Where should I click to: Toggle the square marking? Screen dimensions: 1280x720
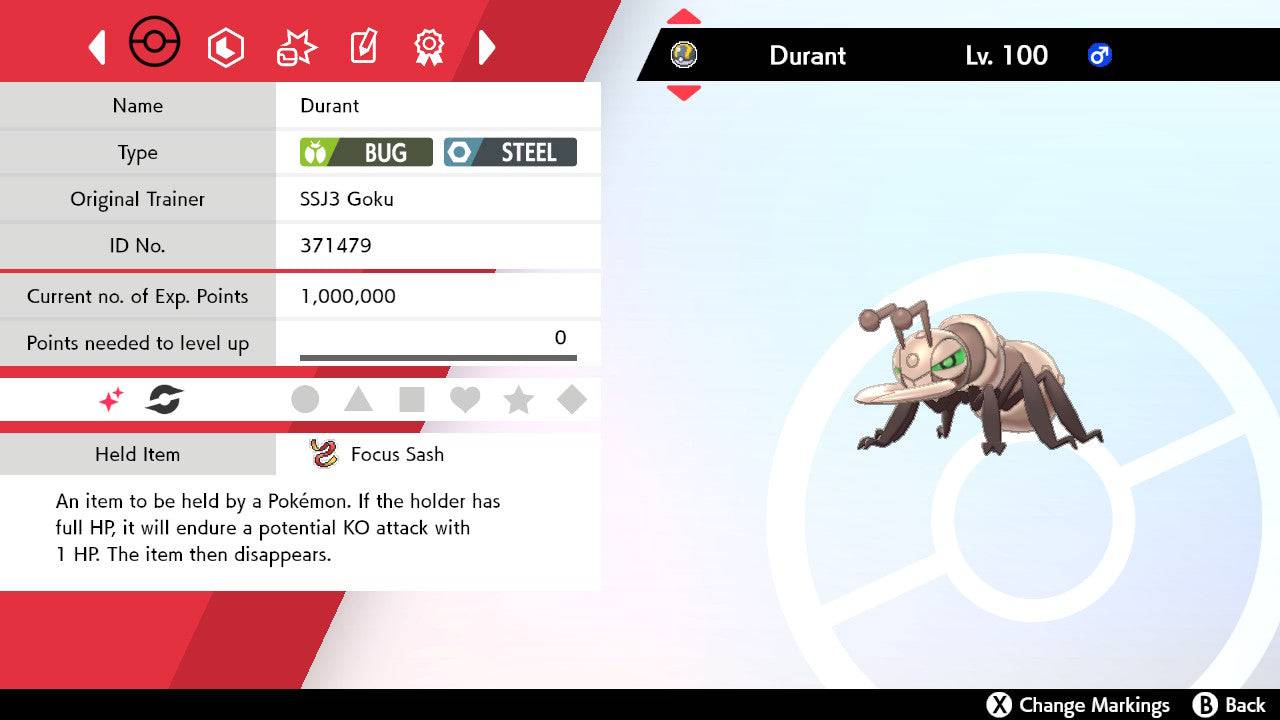click(412, 400)
